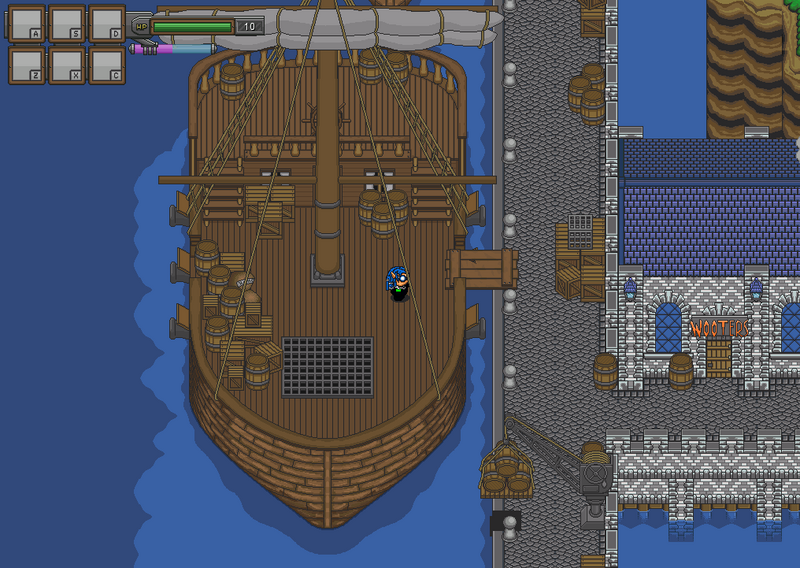
Task: Pick the X hotbar slot
Action: click(66, 64)
